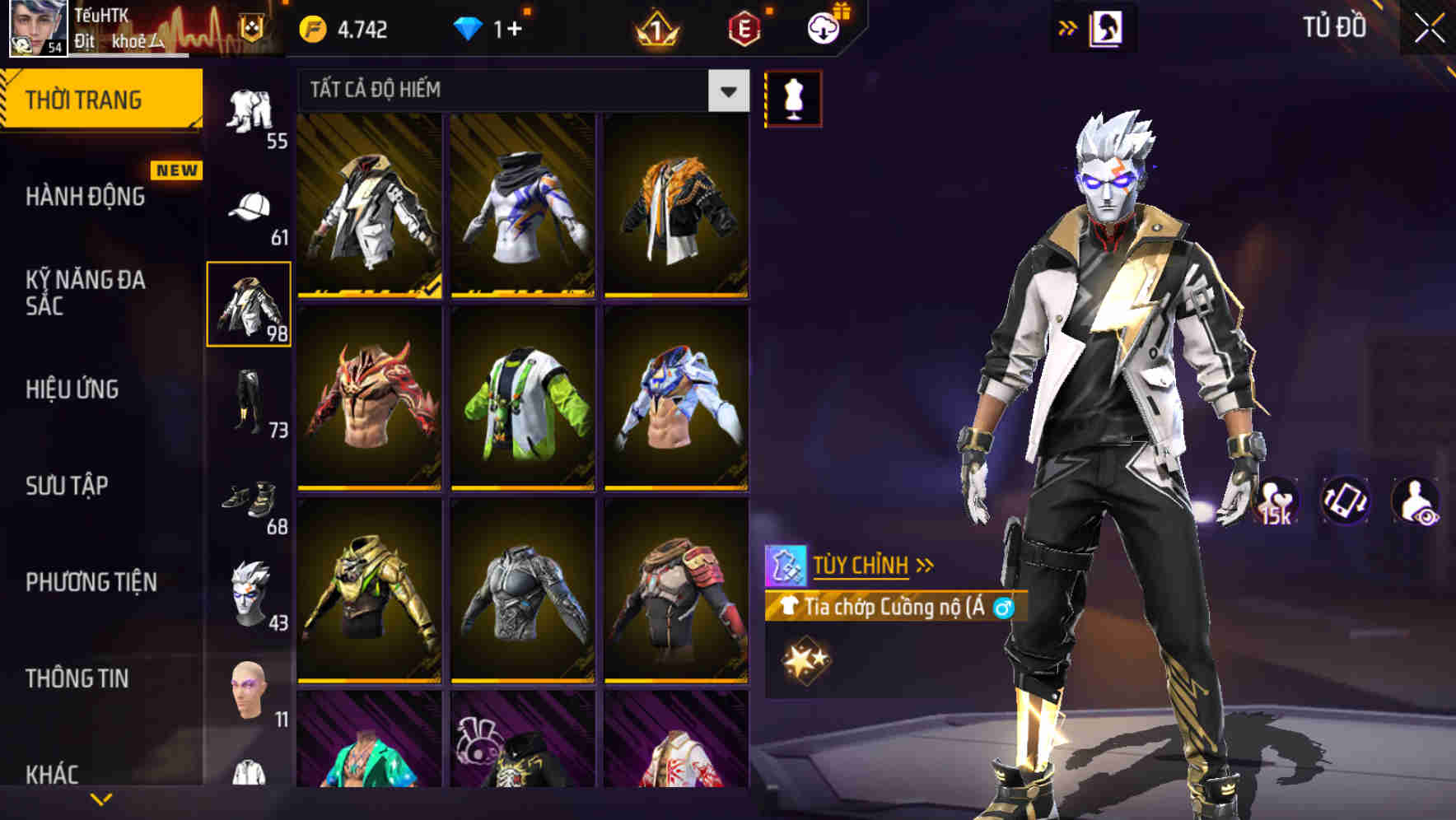Viewport: 1456px width, 820px height.
Task: Toggle the mannequin display option
Action: point(793,97)
